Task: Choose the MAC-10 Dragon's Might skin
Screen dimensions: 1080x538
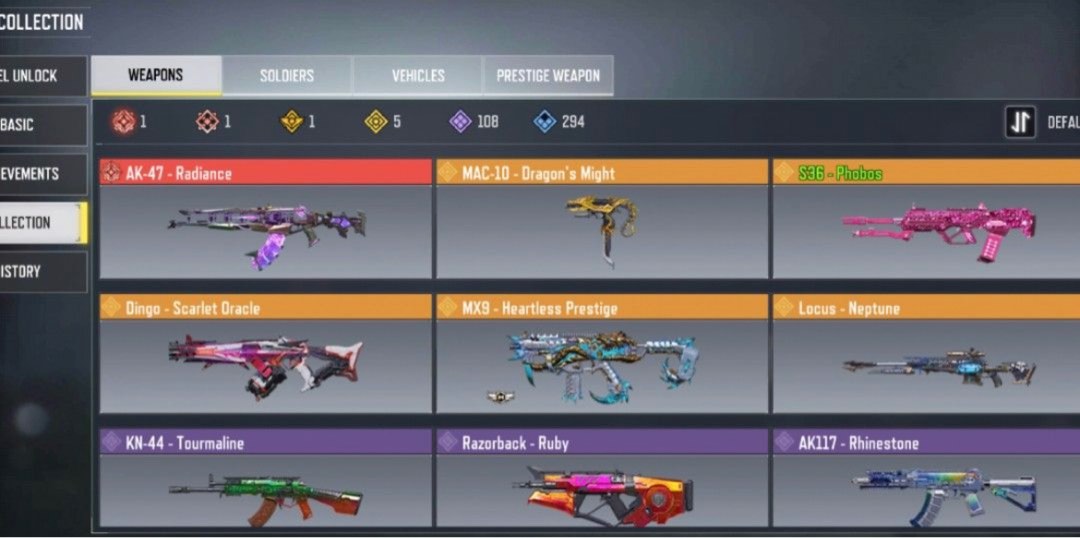Action: coord(602,219)
